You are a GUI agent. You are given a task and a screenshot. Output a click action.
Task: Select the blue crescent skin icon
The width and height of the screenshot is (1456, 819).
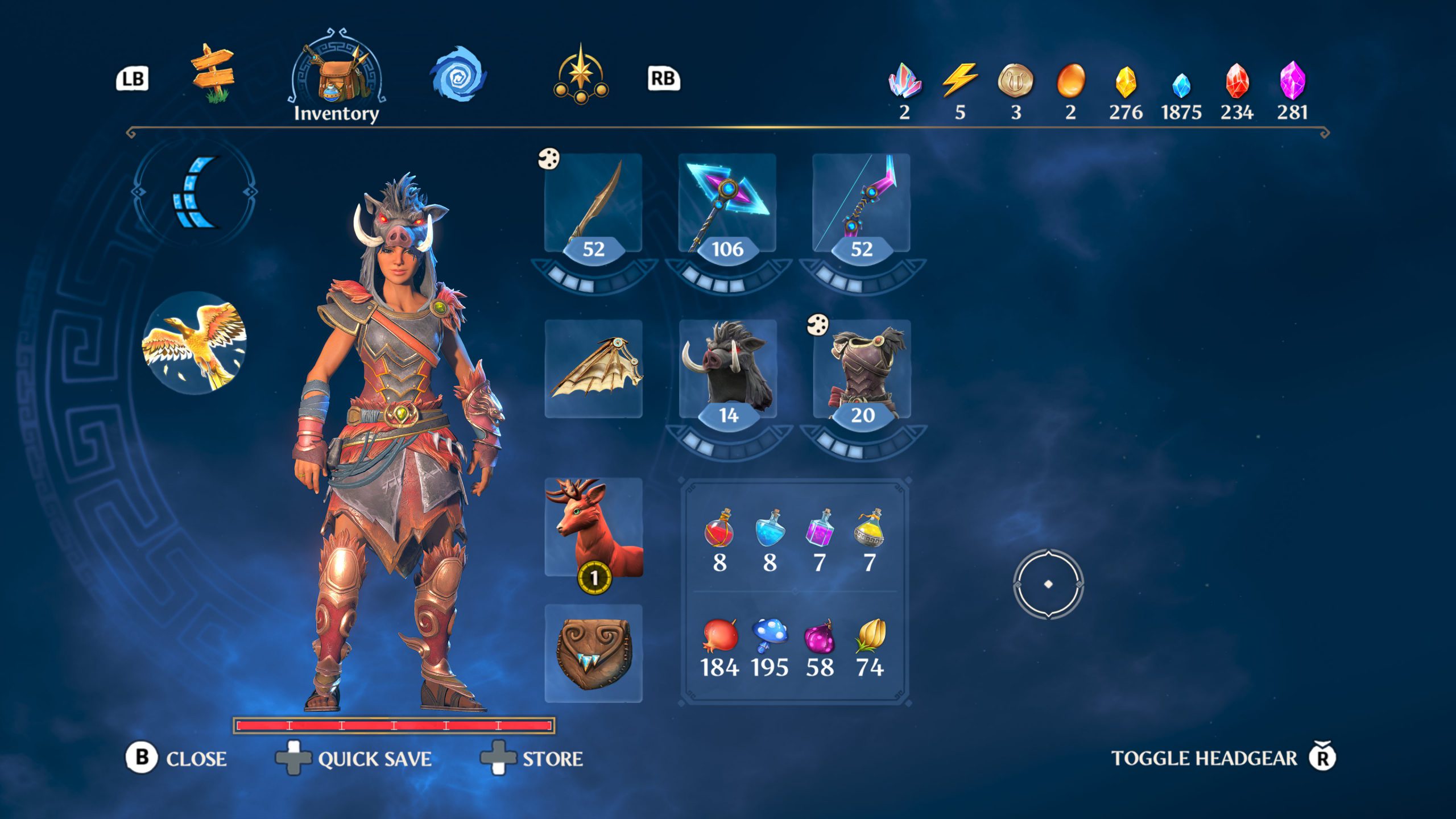point(195,192)
